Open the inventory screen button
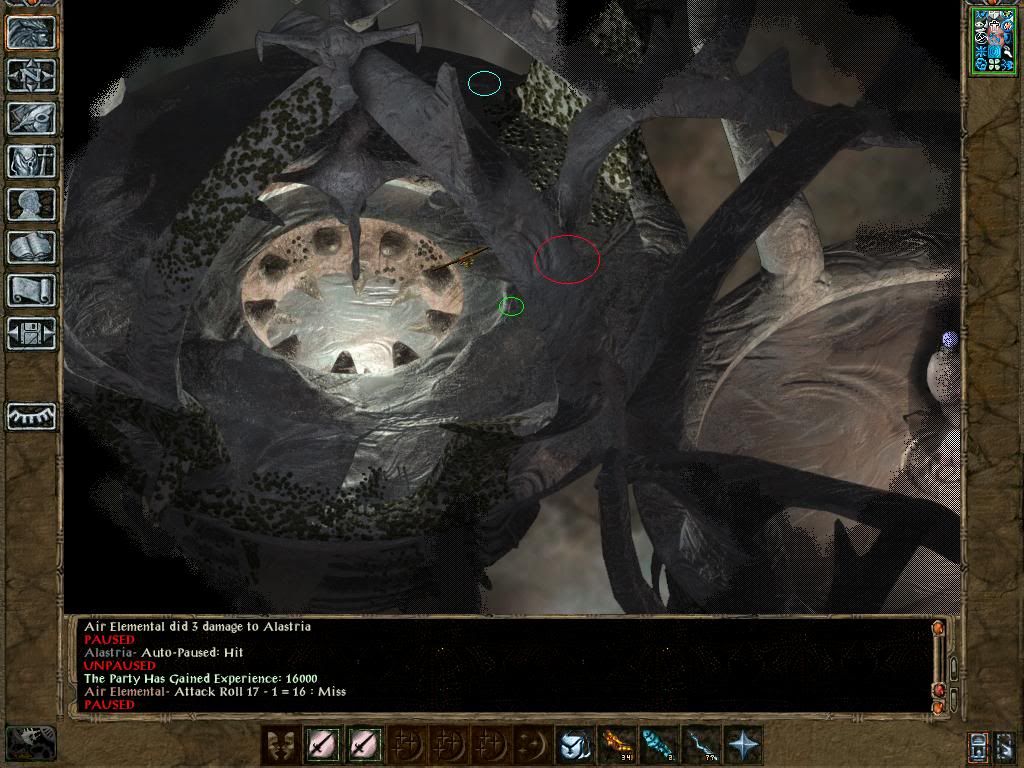 (x=31, y=161)
